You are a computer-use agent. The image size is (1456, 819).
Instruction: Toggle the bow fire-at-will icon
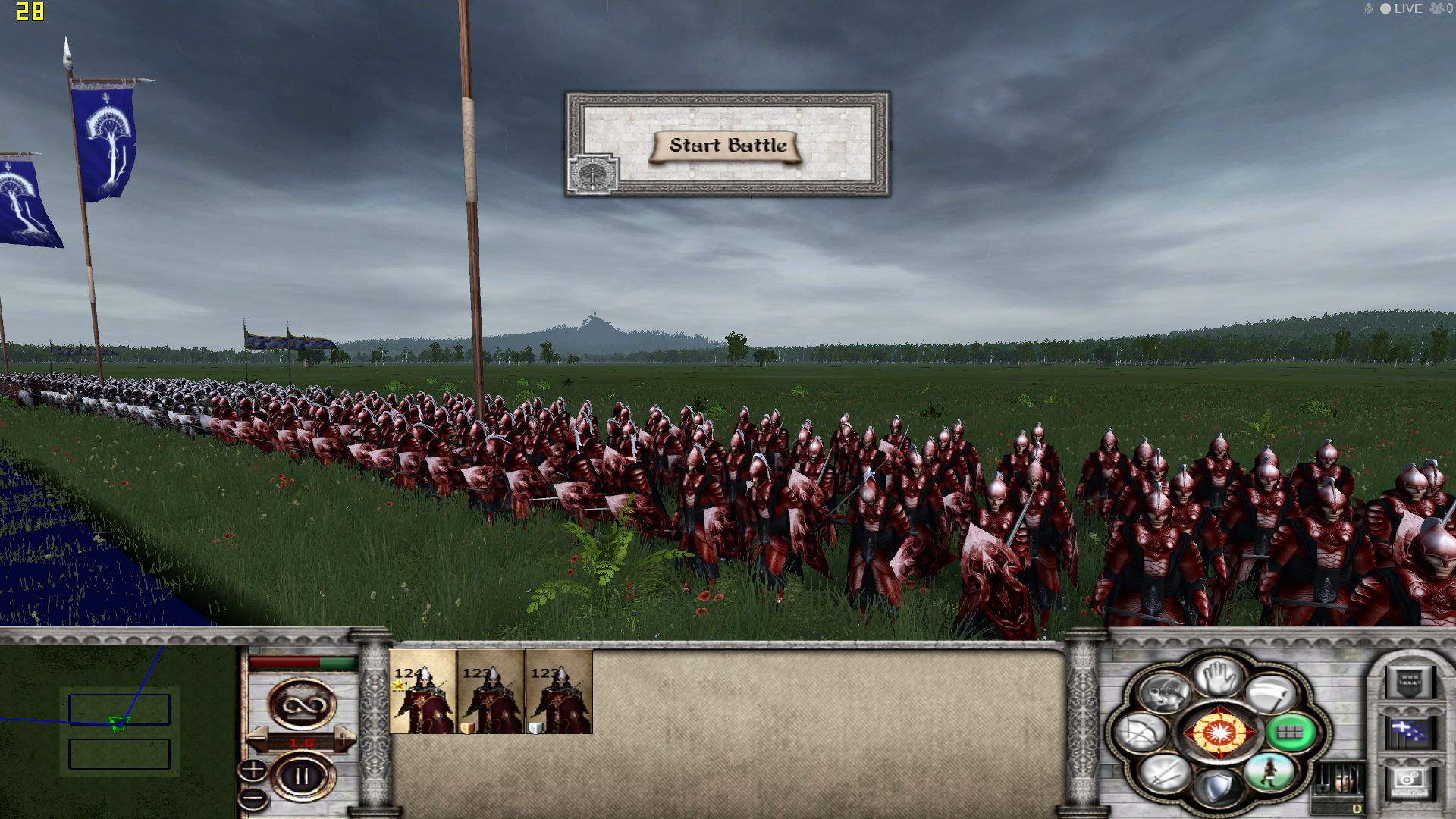[1143, 733]
